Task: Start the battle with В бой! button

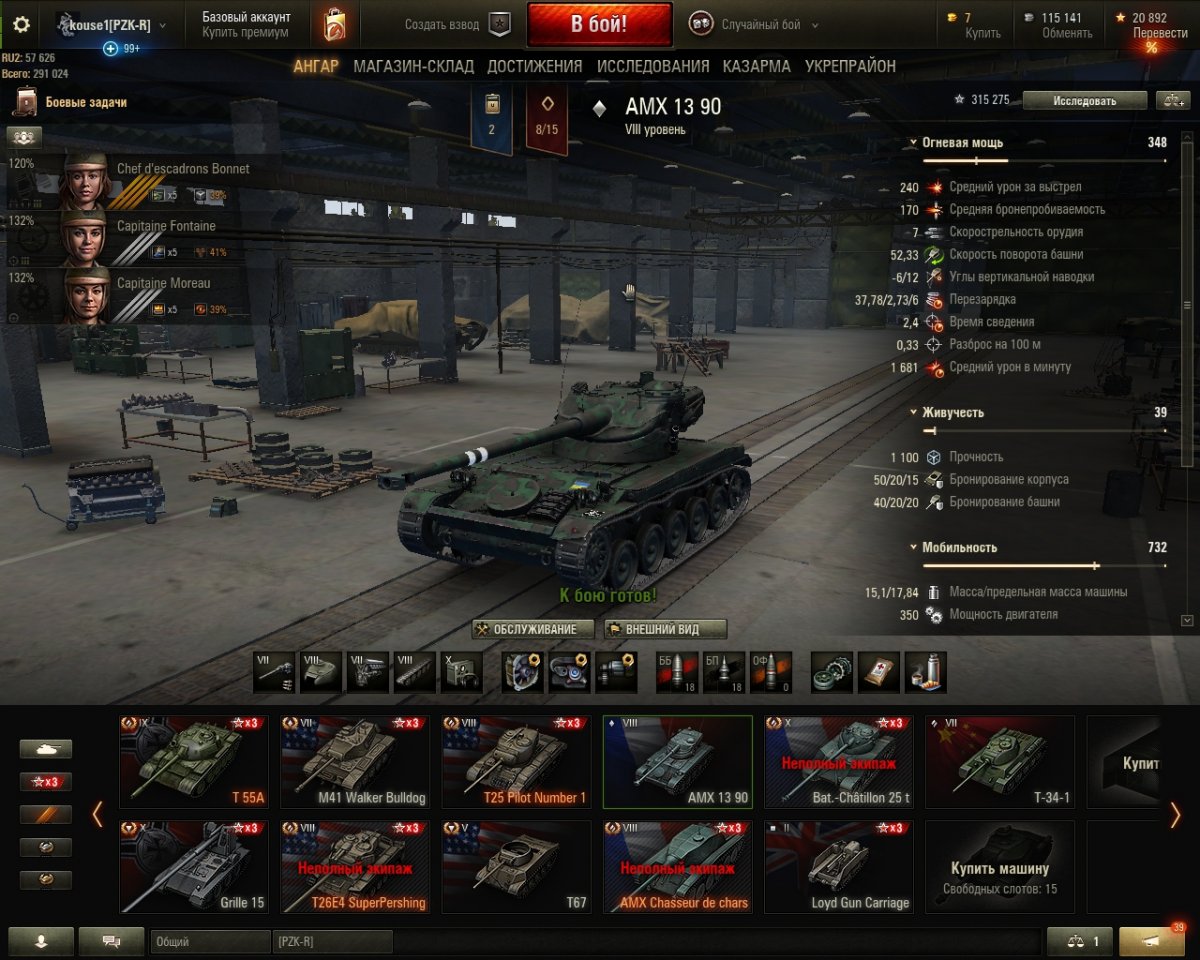Action: tap(598, 24)
